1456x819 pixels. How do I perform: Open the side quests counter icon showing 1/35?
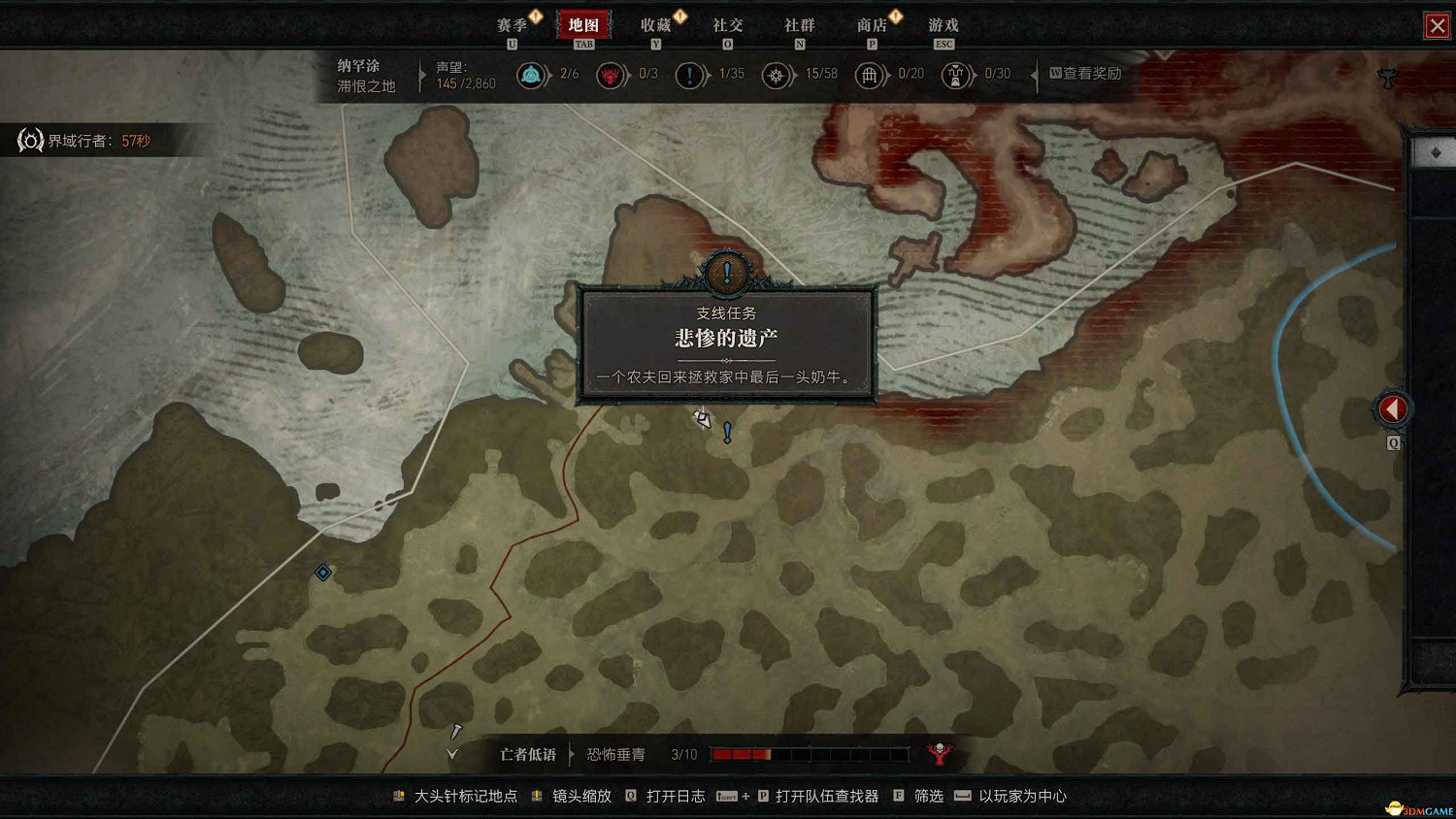click(691, 75)
